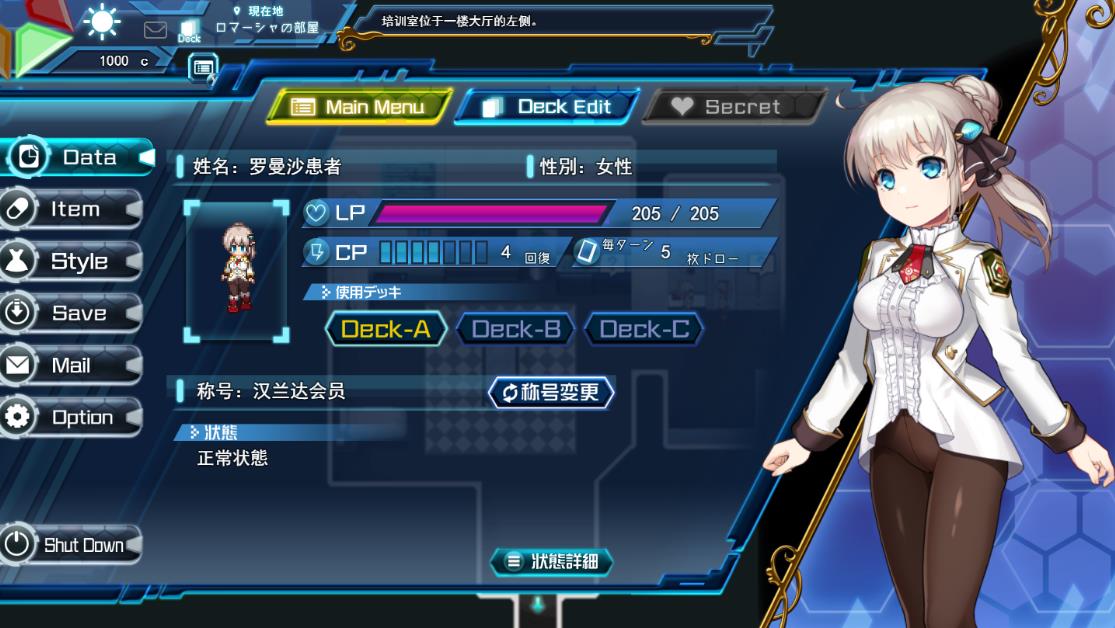Screen dimensions: 1115x628
Task: Click the 称号変更 title change button
Action: [x=551, y=392]
